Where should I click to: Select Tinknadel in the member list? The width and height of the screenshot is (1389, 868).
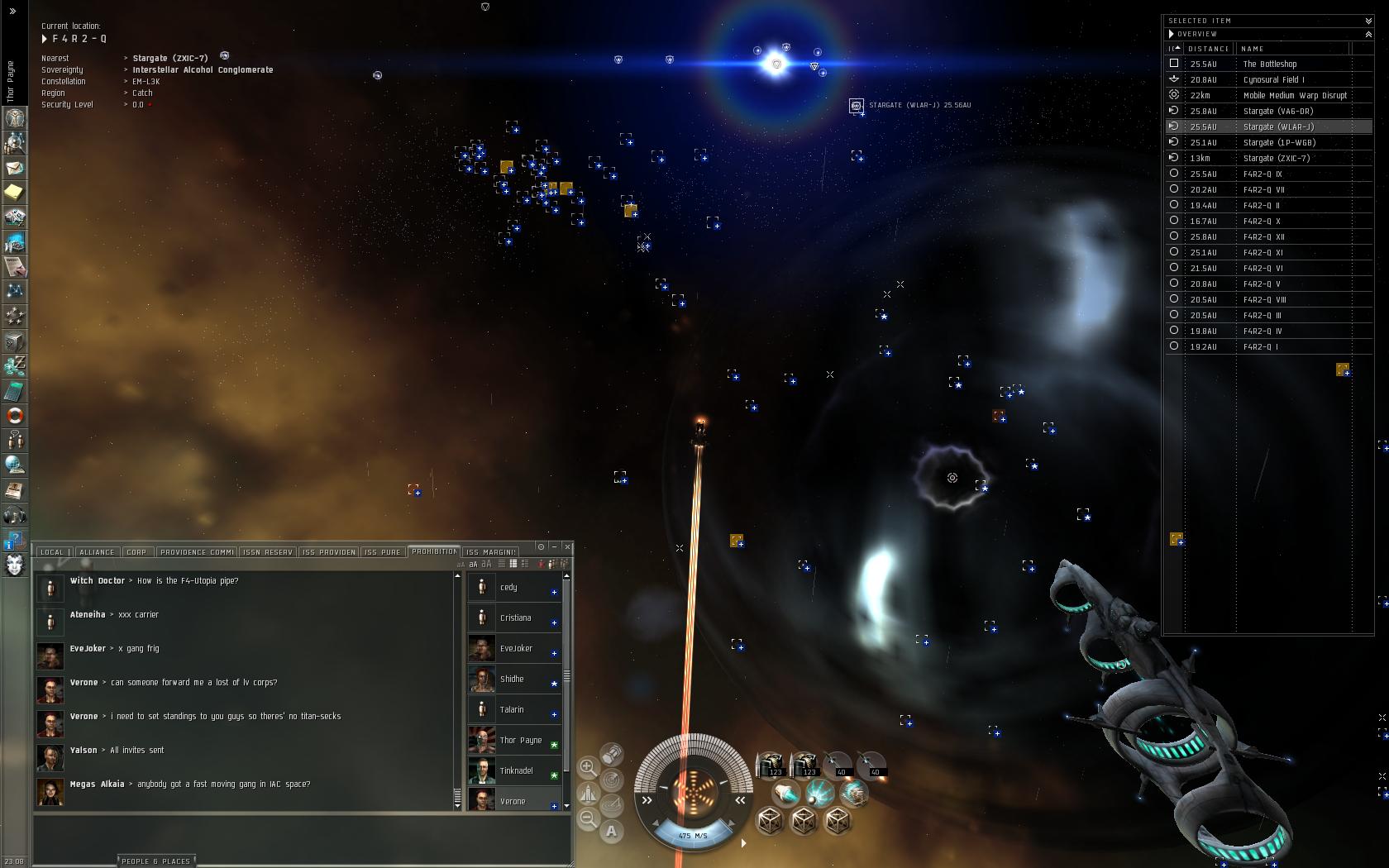(516, 770)
